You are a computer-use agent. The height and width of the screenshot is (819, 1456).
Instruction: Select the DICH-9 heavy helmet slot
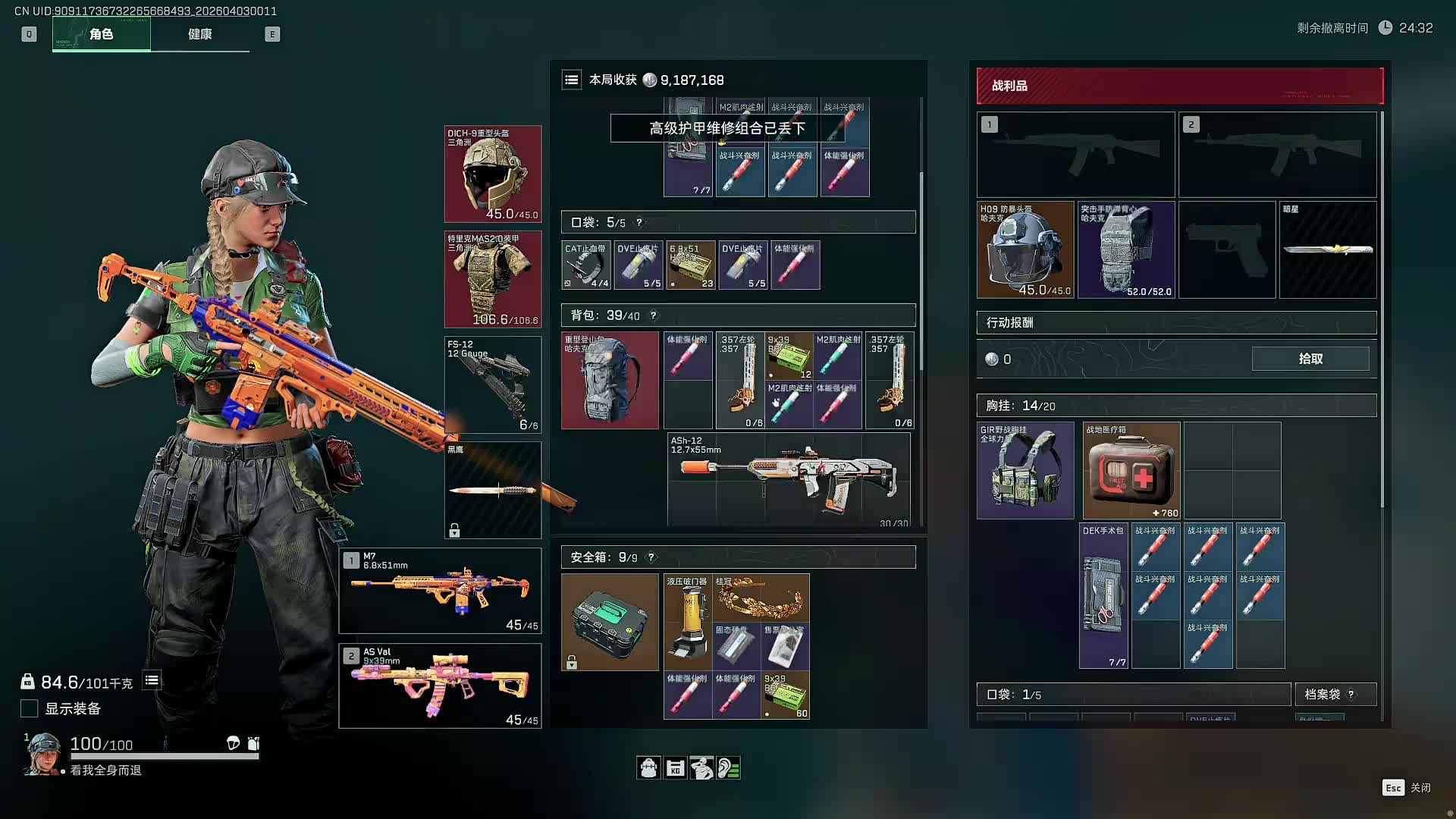point(493,174)
